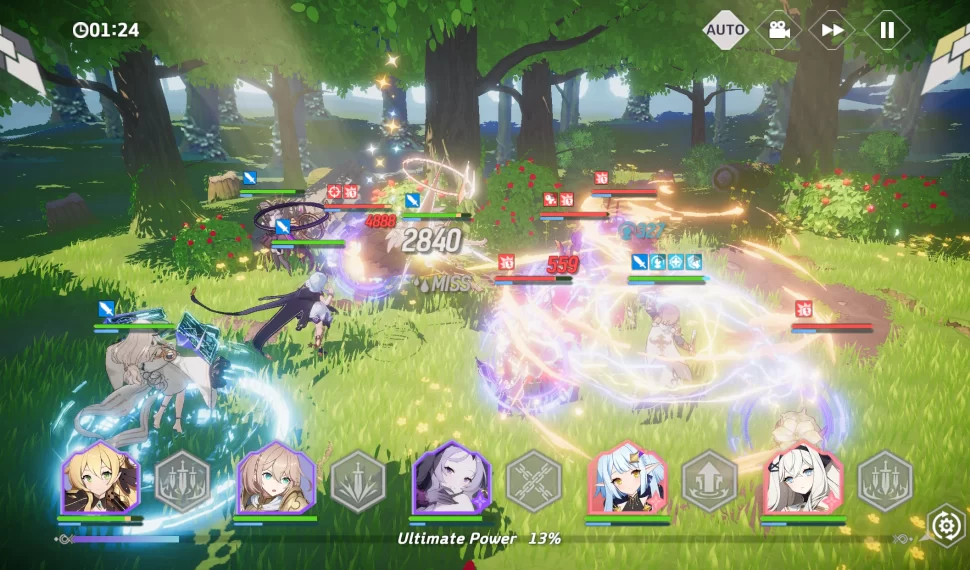Activate the fast-forward speed button
This screenshot has width=970, height=570.
832,30
